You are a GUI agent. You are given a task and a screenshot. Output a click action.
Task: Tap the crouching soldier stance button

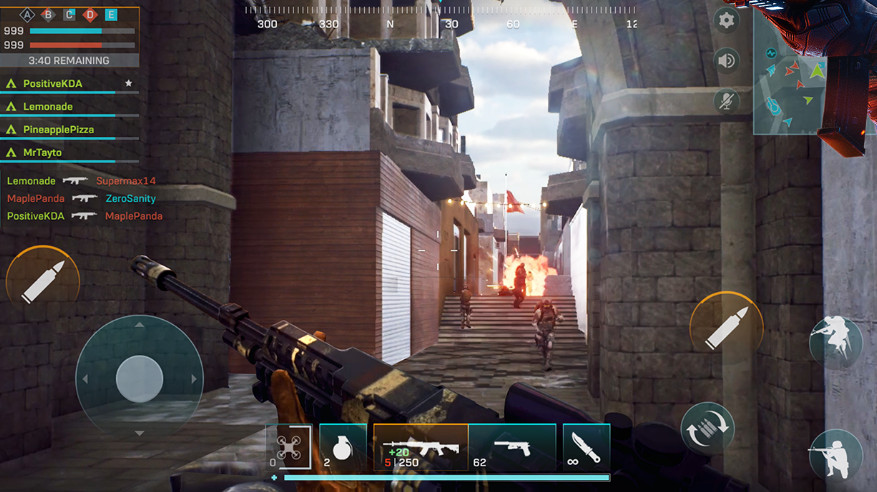(x=835, y=340)
